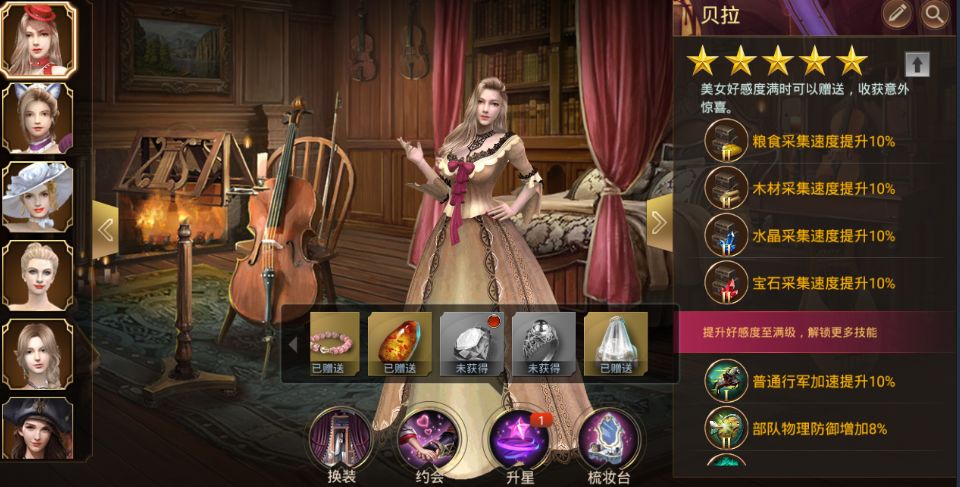Select the white veil gift slot
Viewport: 960px width, 487px height.
[616, 340]
